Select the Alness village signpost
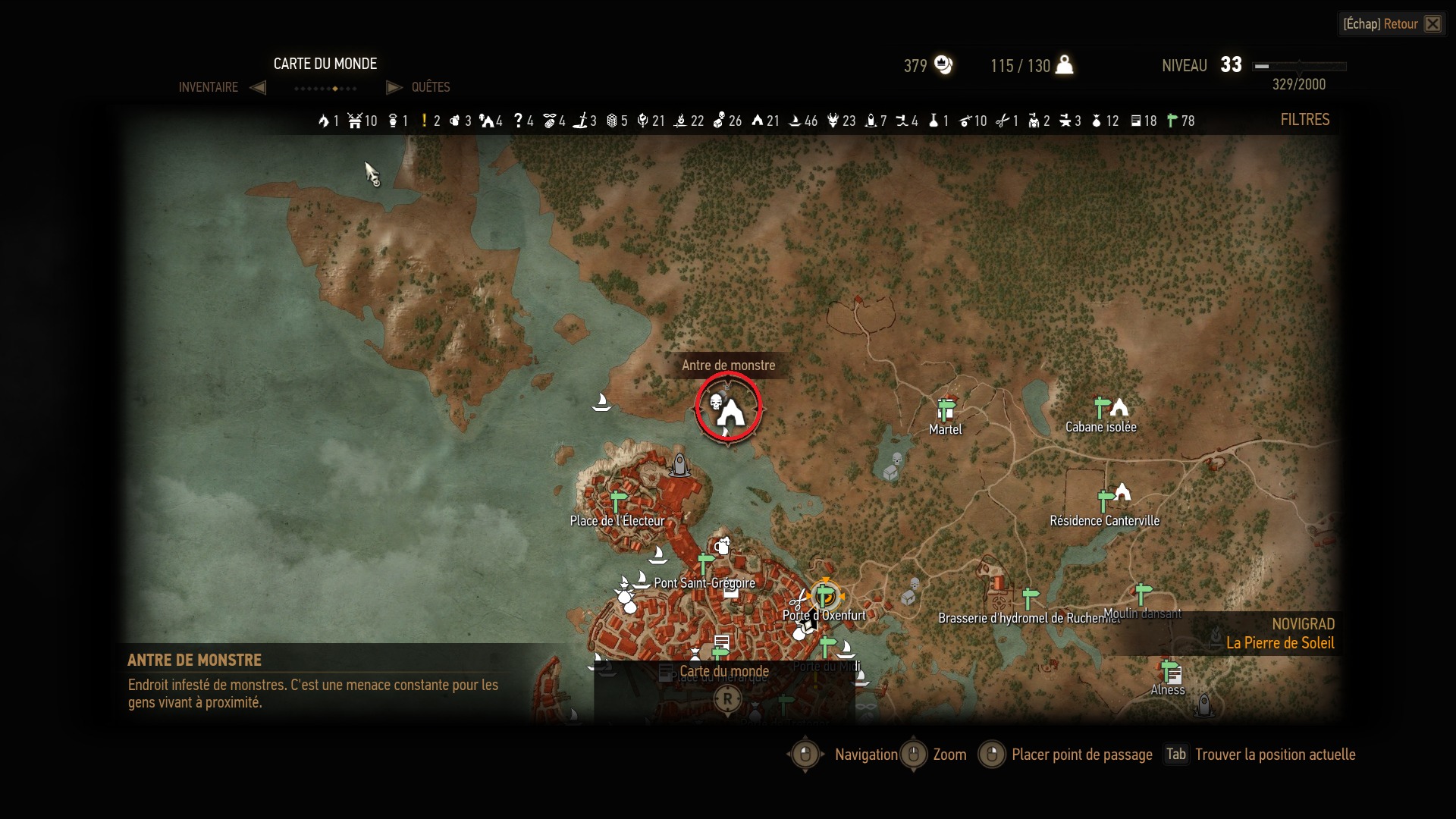Viewport: 1456px width, 819px height. [1170, 671]
